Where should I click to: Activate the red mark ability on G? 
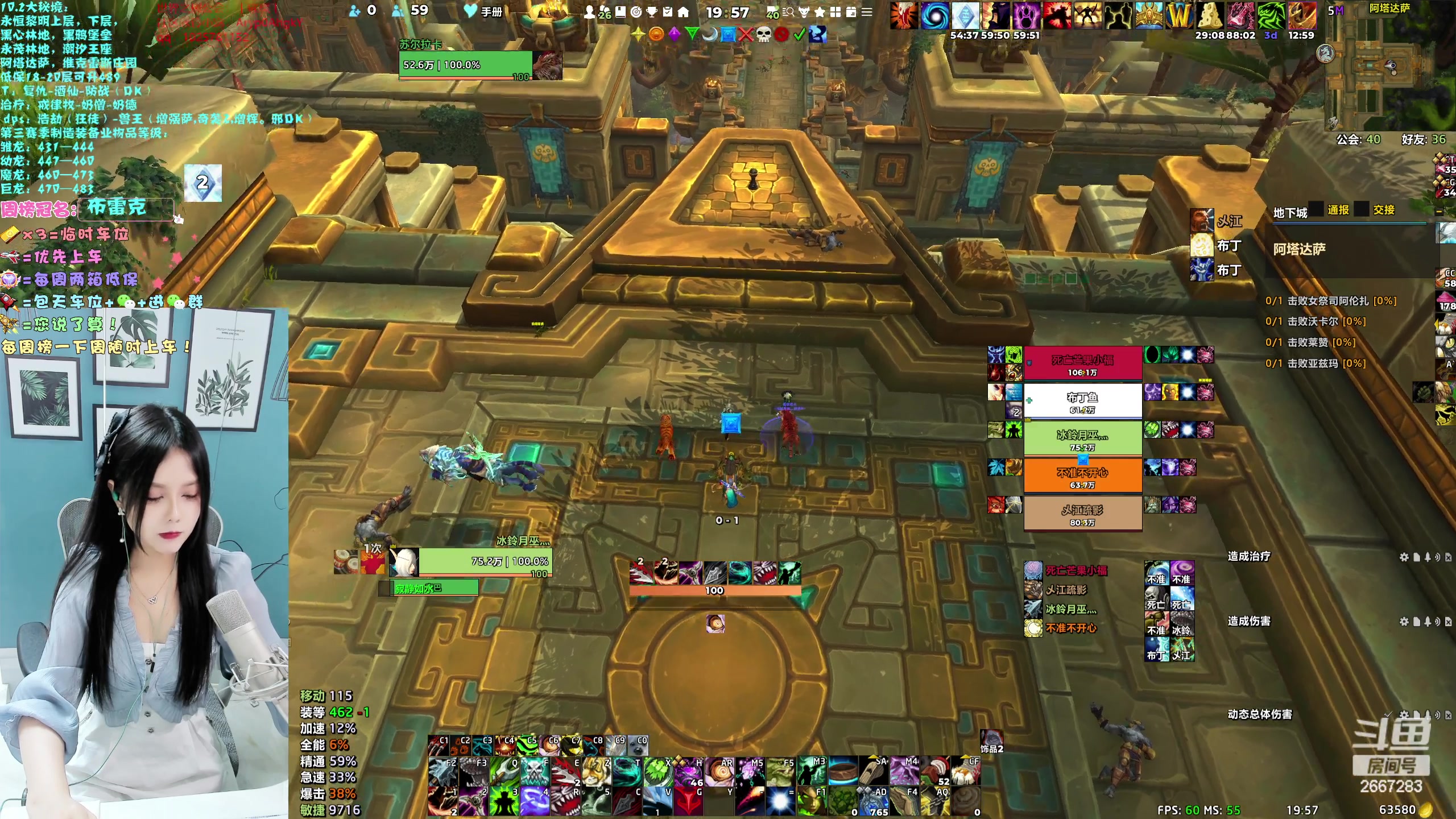coord(688,802)
